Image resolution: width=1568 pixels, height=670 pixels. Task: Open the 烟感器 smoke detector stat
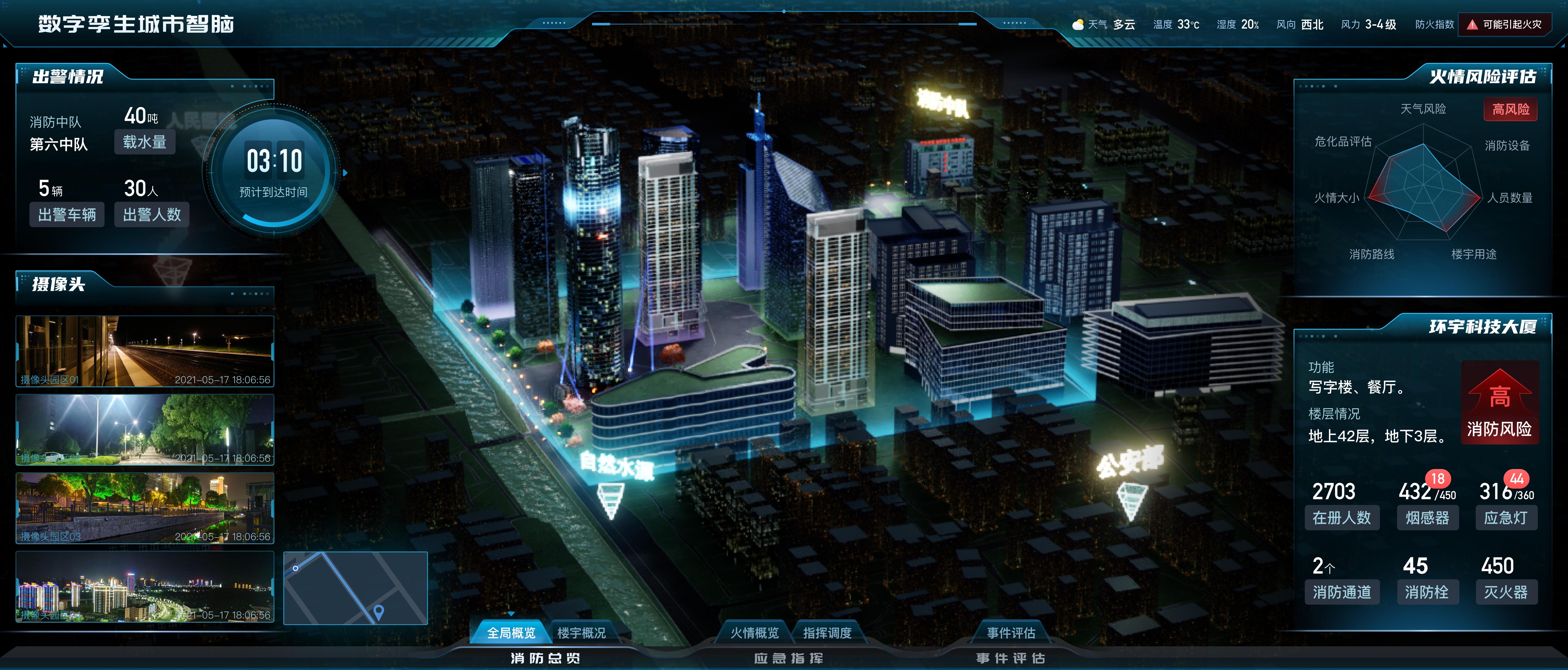pyautogui.click(x=1427, y=518)
